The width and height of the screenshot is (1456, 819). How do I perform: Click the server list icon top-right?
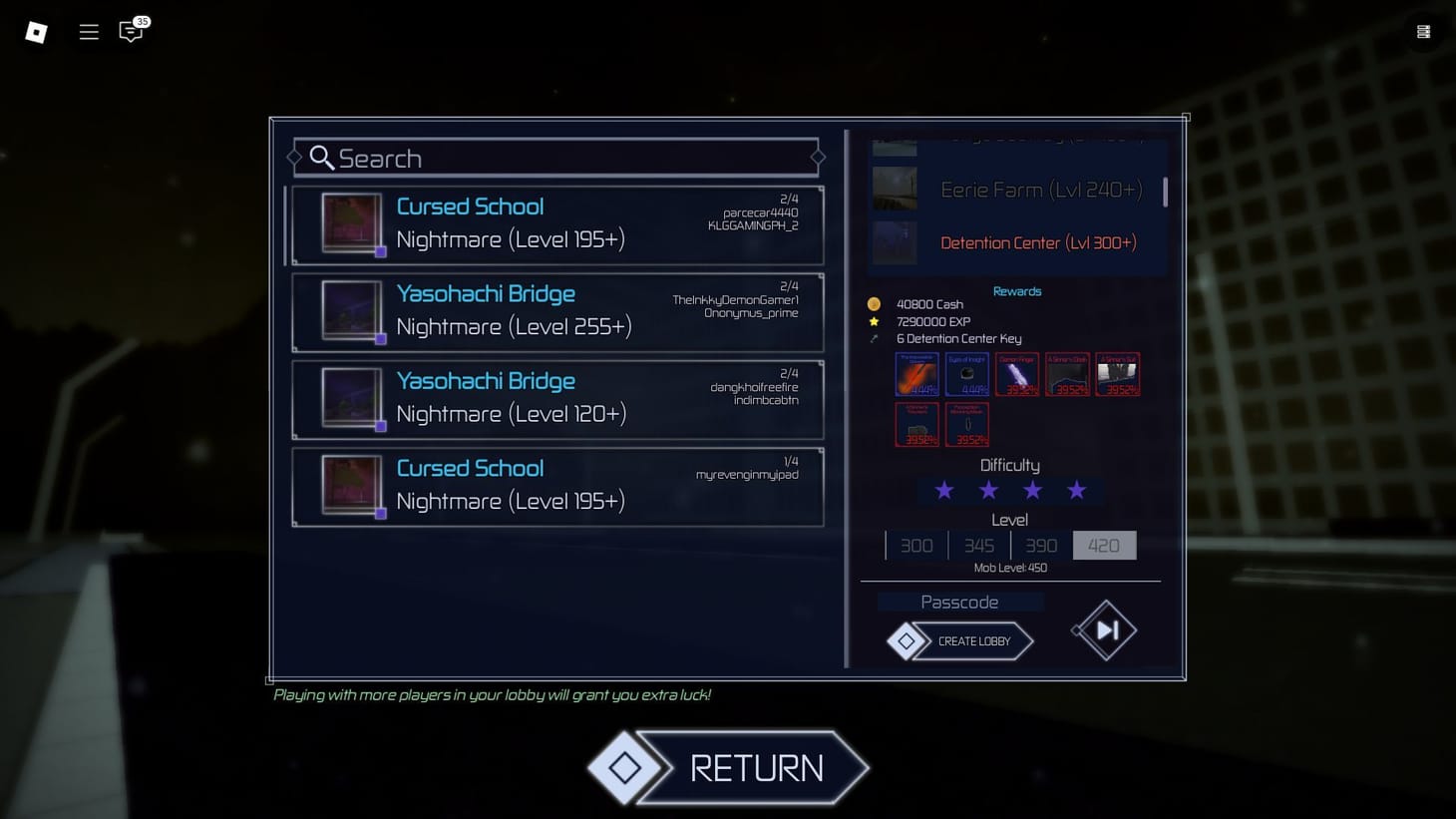coord(1423,31)
